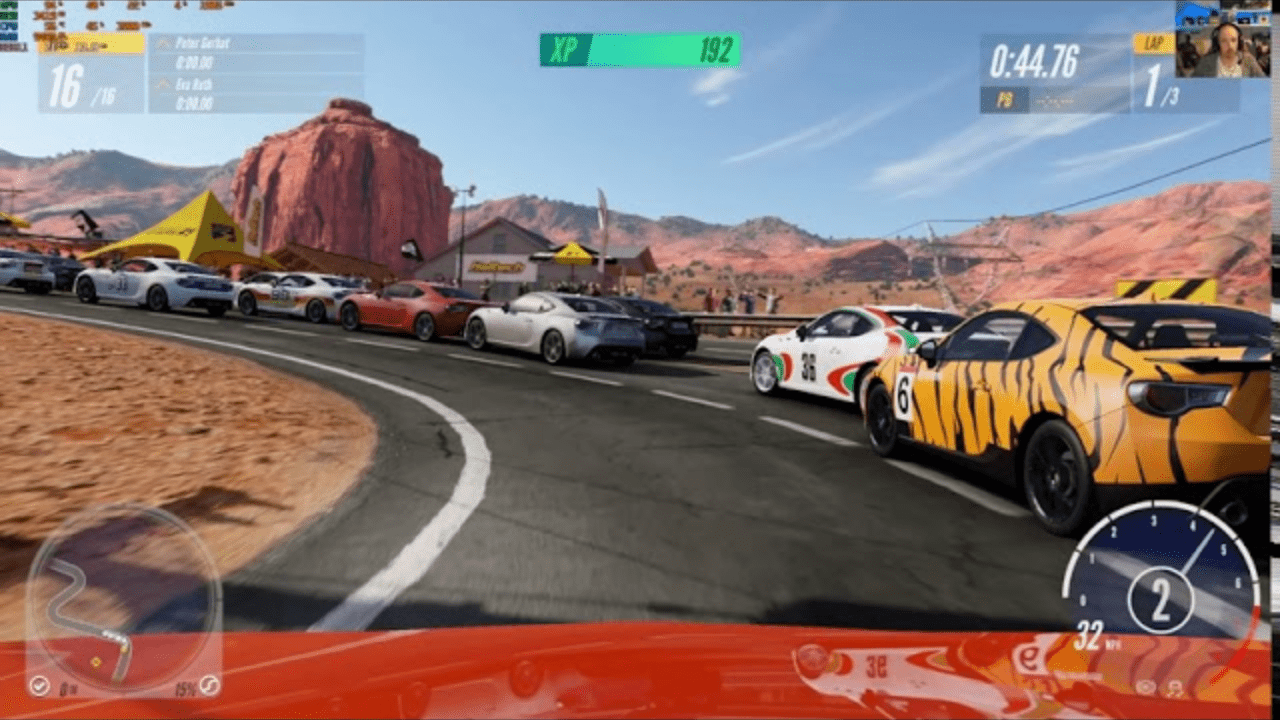
Task: Select Peter Gerhat's leaderboard row
Action: (256, 52)
